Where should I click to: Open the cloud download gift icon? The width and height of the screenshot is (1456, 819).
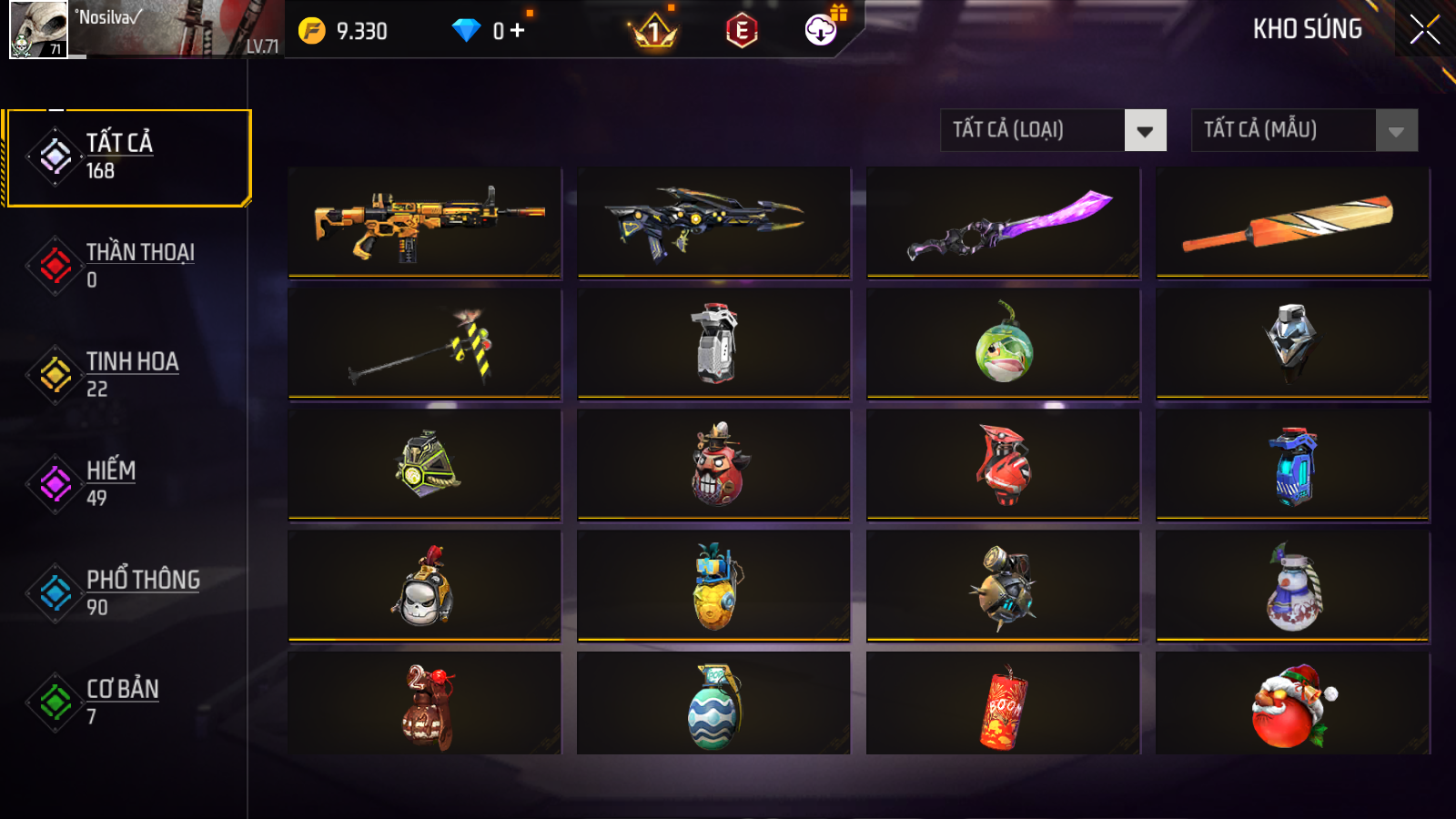[x=822, y=30]
